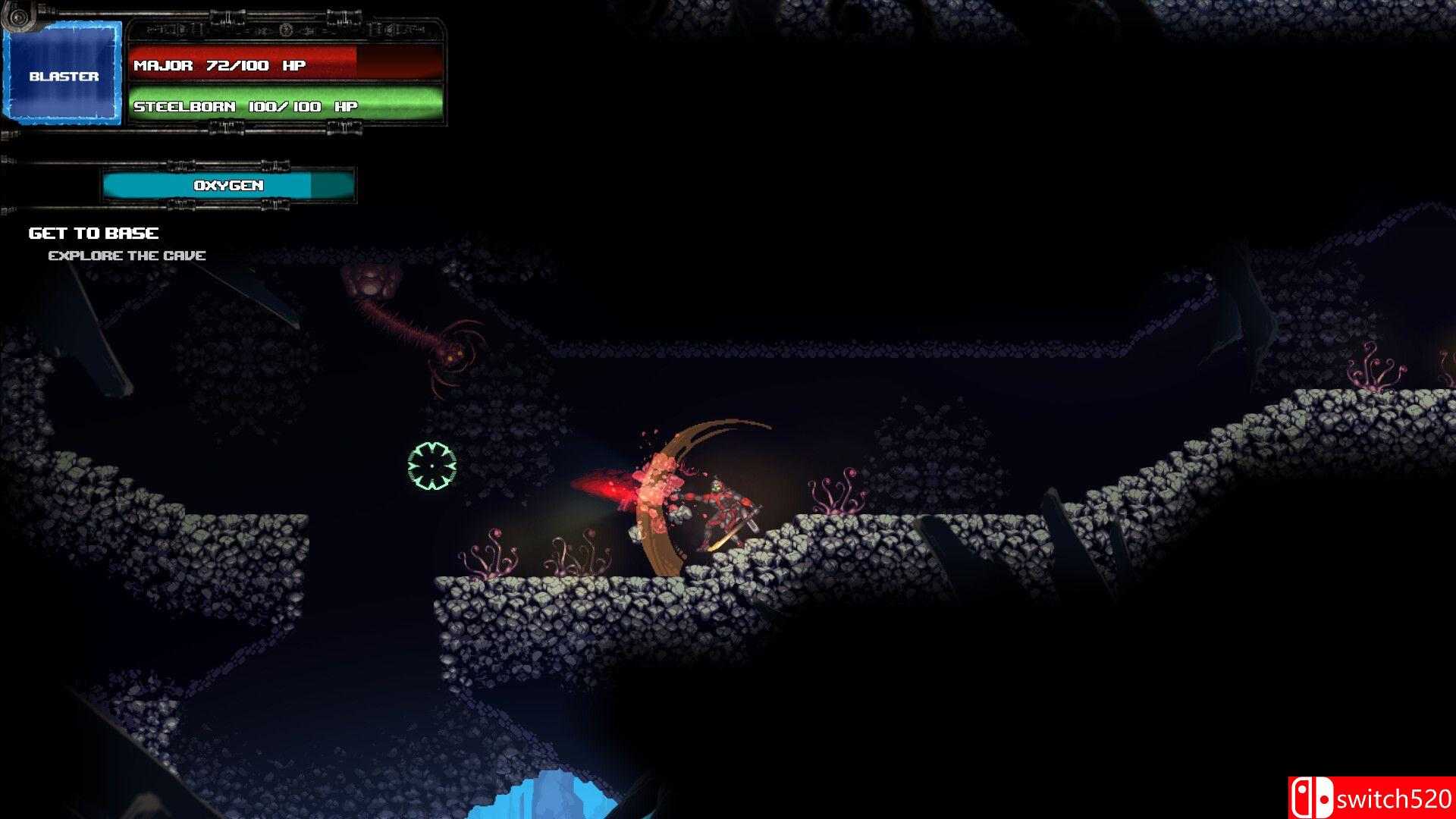The width and height of the screenshot is (1456, 819).
Task: Select the green targeting reticle in the cave
Action: 430,466
